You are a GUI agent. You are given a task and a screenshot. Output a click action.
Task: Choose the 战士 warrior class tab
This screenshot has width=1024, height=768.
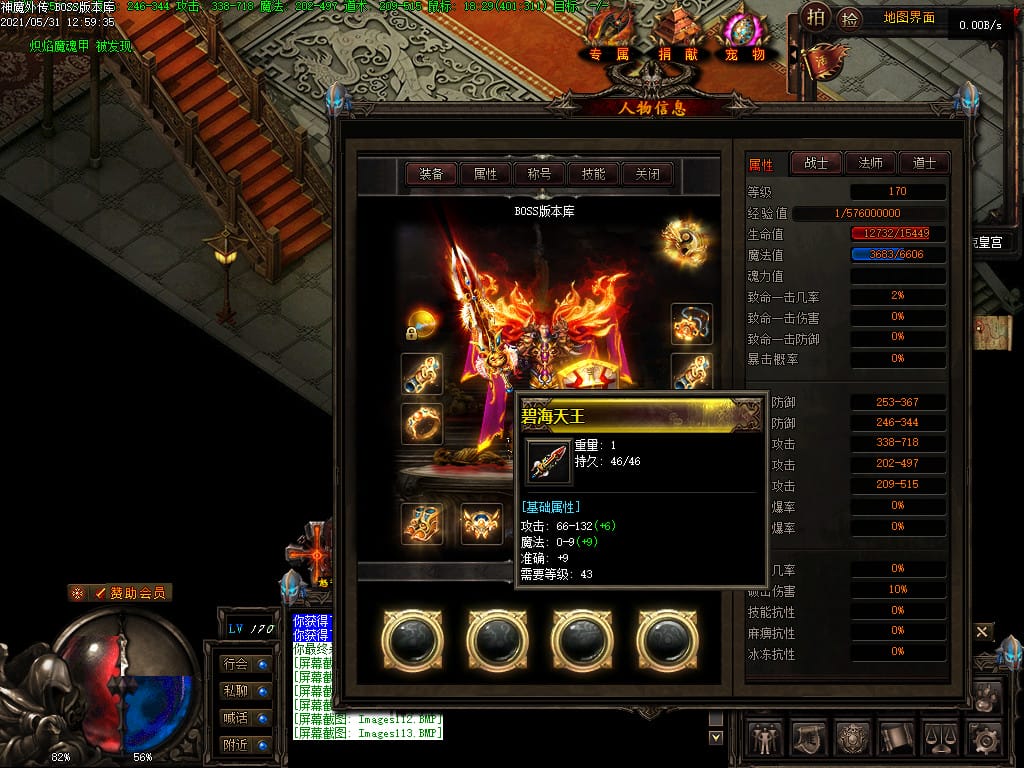816,164
